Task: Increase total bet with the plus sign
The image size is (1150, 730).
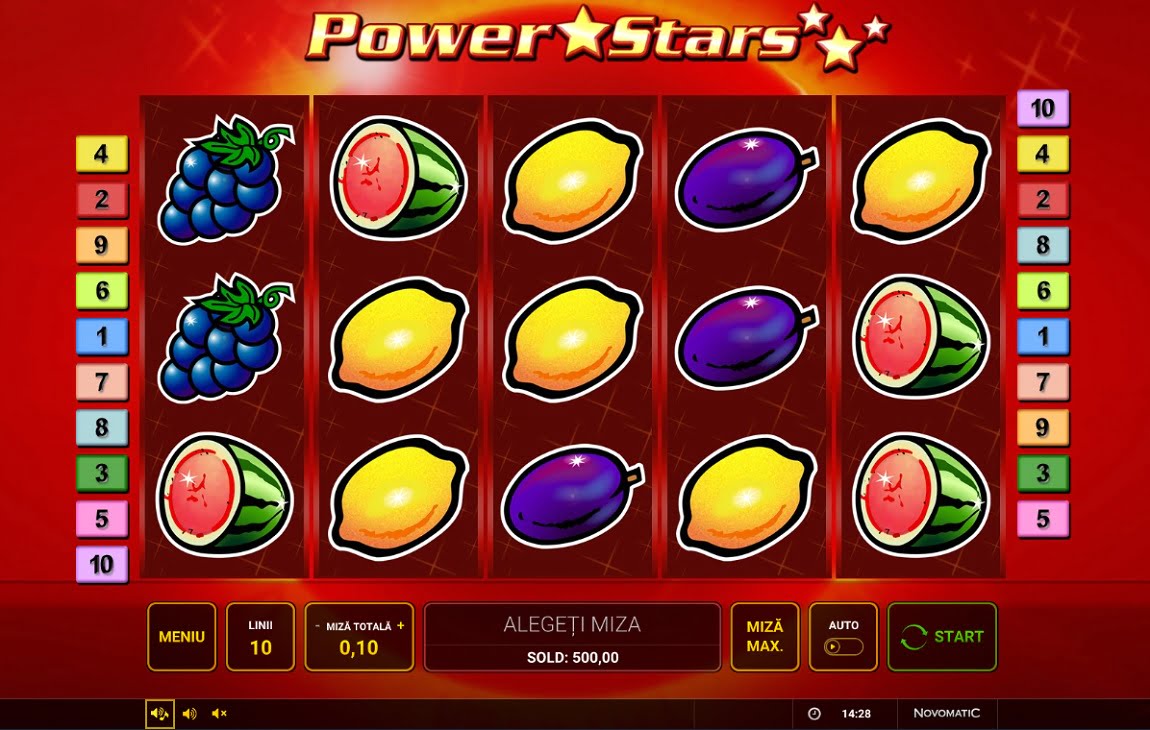Action: click(401, 626)
